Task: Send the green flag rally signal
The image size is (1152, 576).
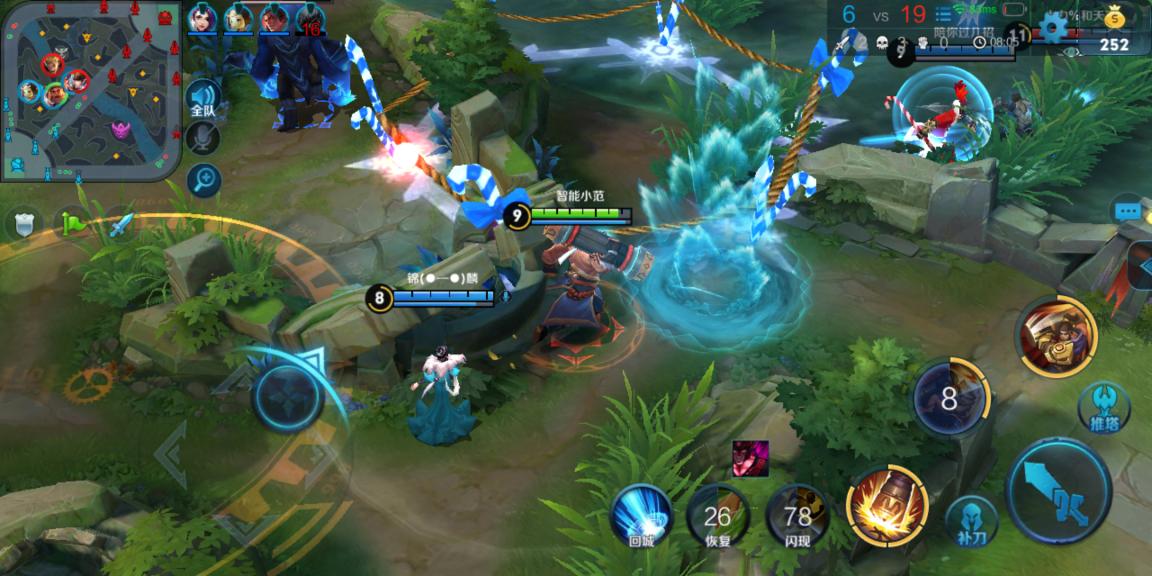Action: point(72,223)
